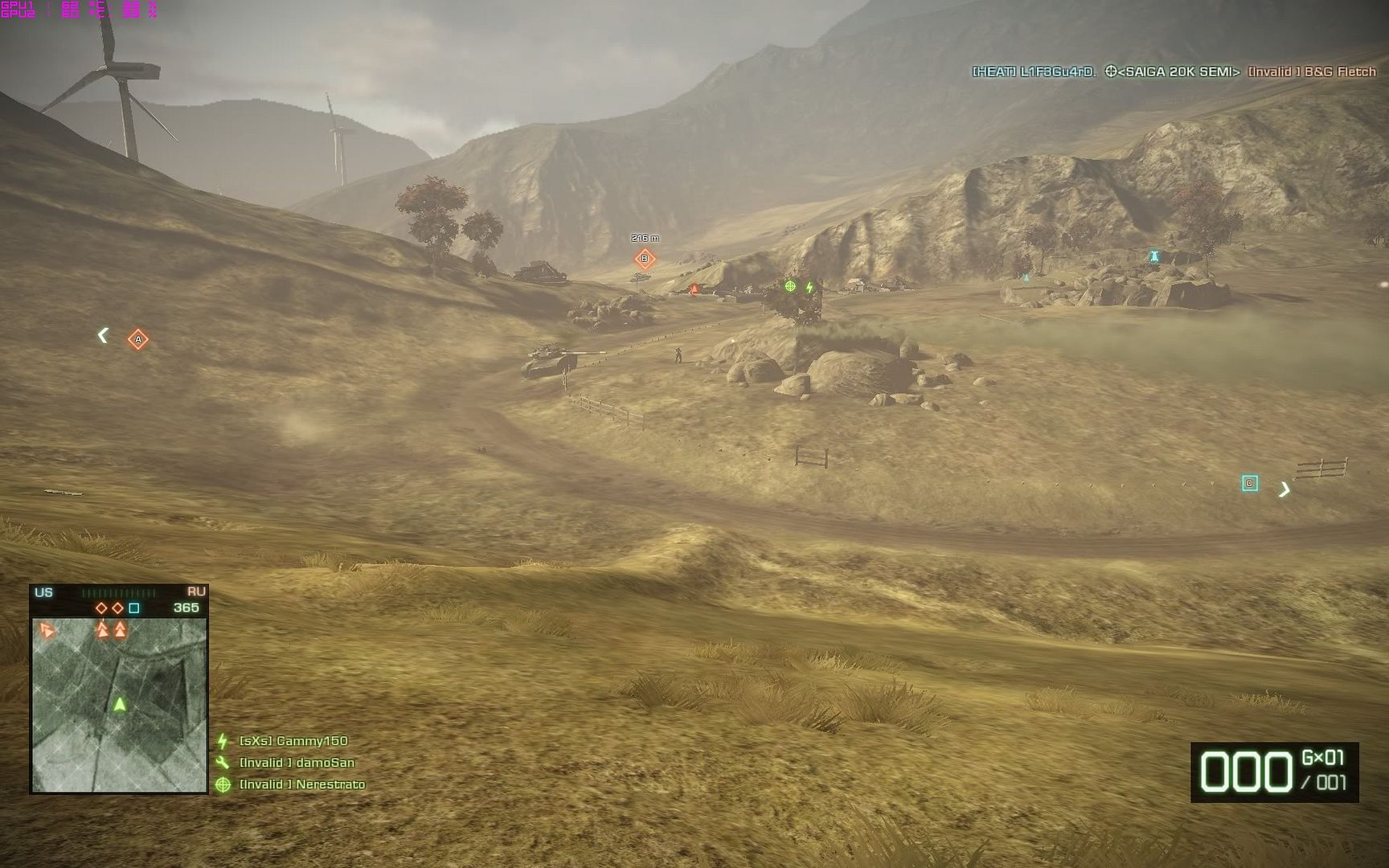Select the objective A diamond marker

138,340
